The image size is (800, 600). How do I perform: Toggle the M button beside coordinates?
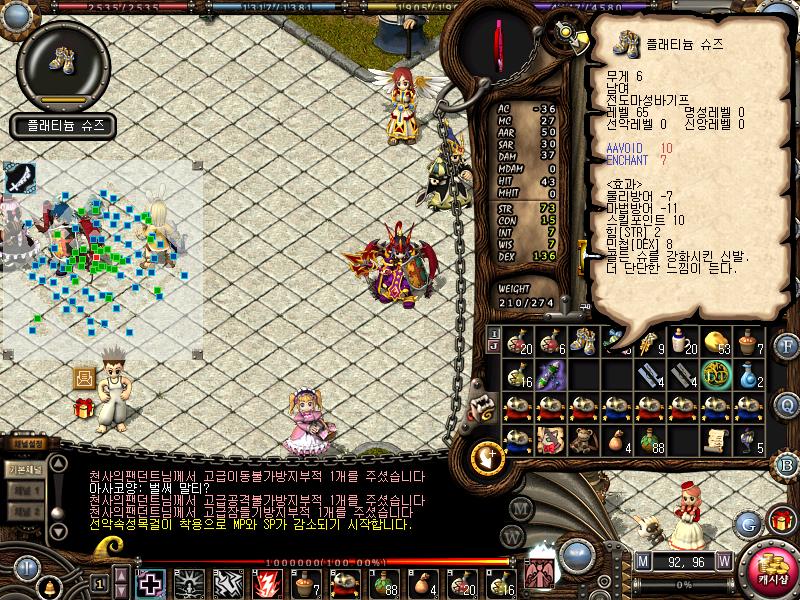[642, 561]
